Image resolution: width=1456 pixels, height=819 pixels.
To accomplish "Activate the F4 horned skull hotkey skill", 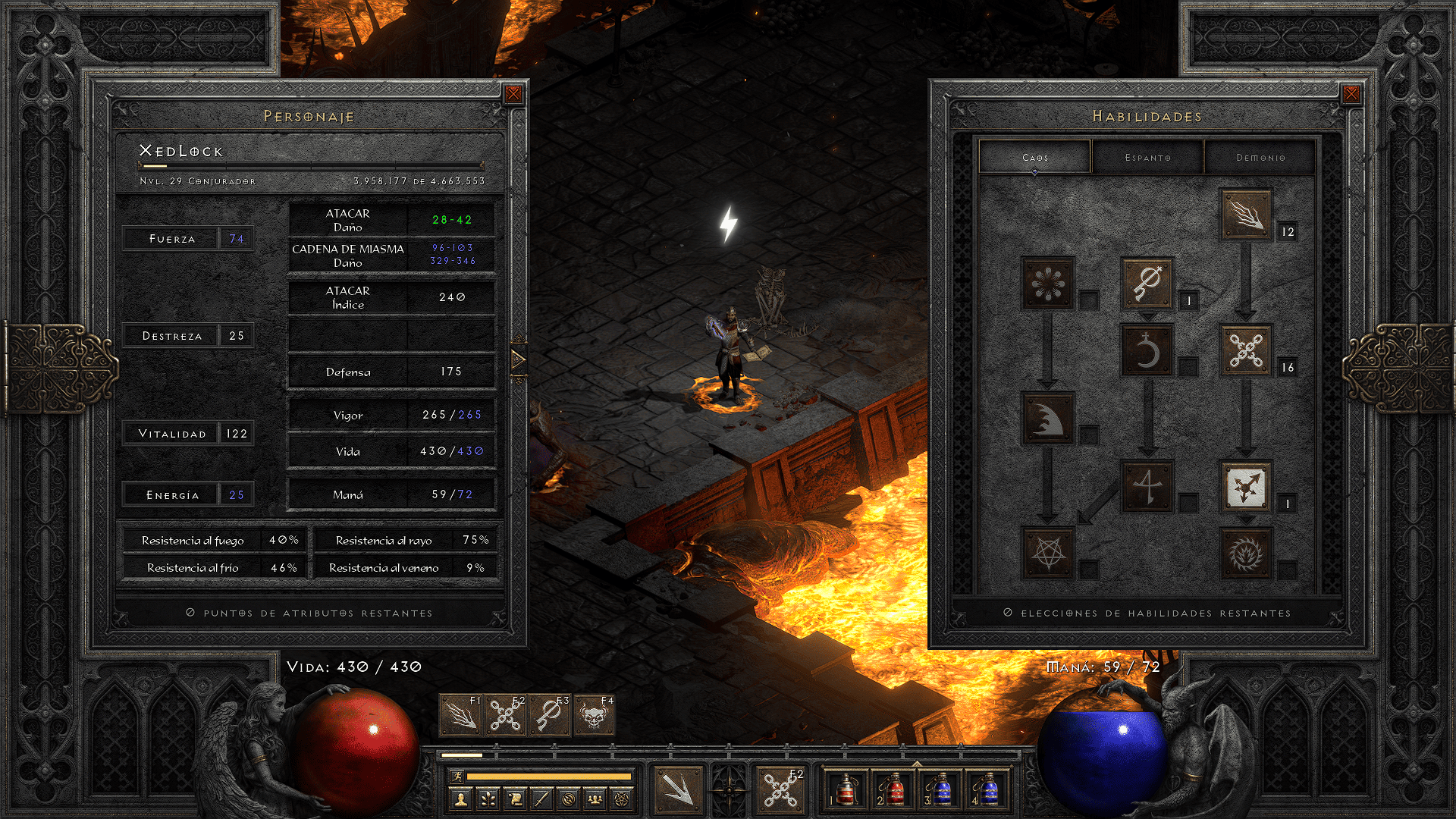I will (595, 716).
